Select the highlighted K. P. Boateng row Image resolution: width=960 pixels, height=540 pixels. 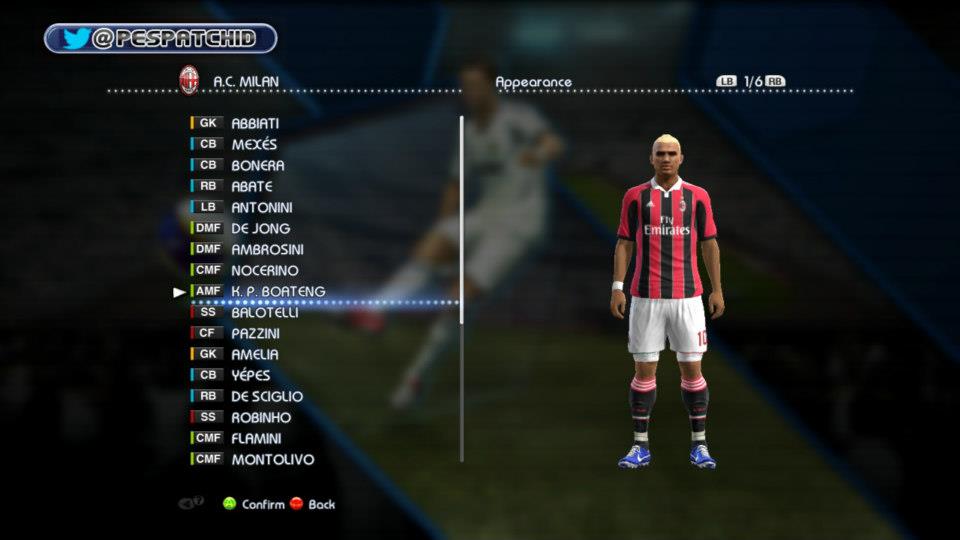[277, 291]
